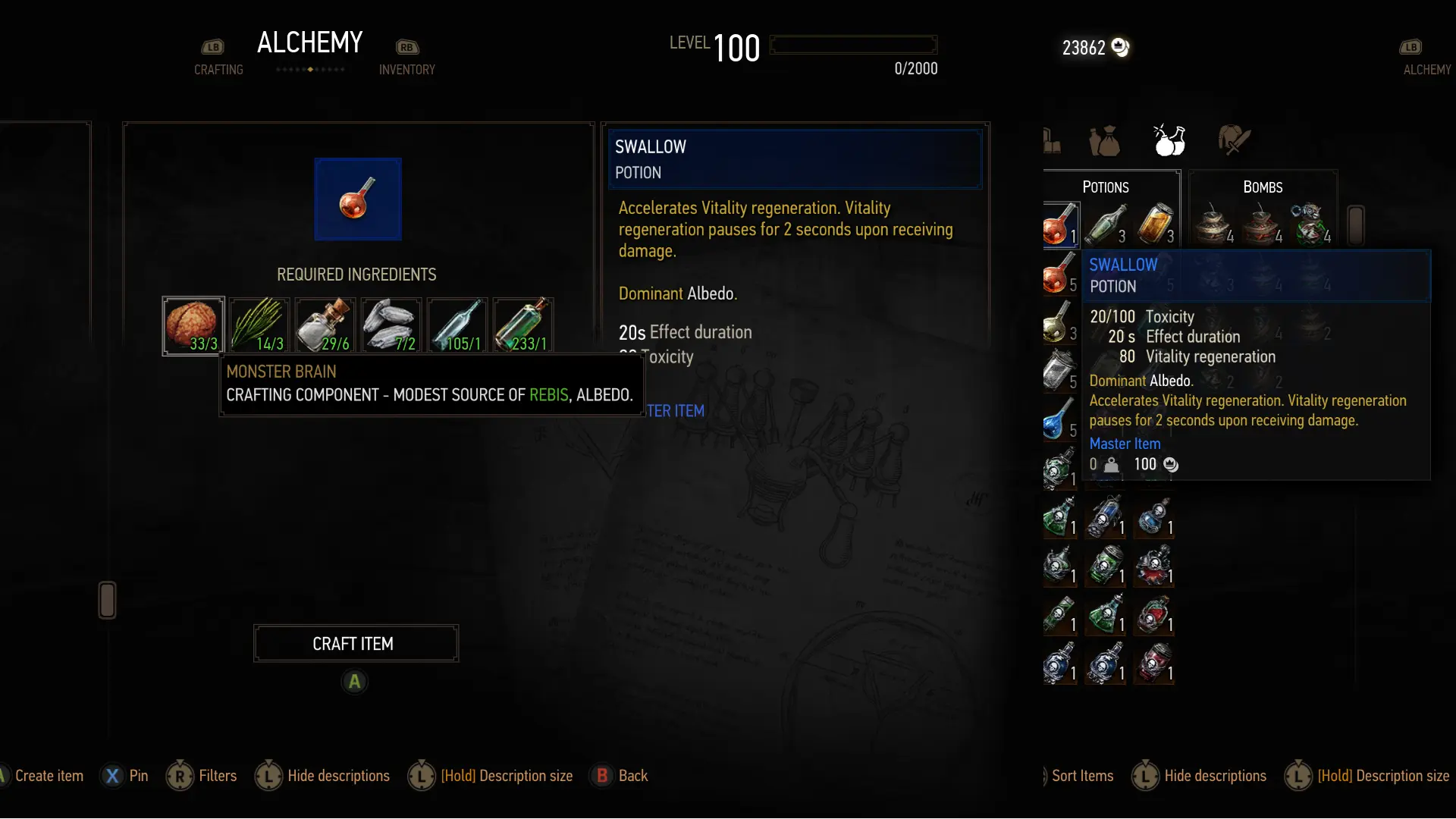Switch to the Inventory tab
Screen dimensions: 1456x819
point(406,69)
